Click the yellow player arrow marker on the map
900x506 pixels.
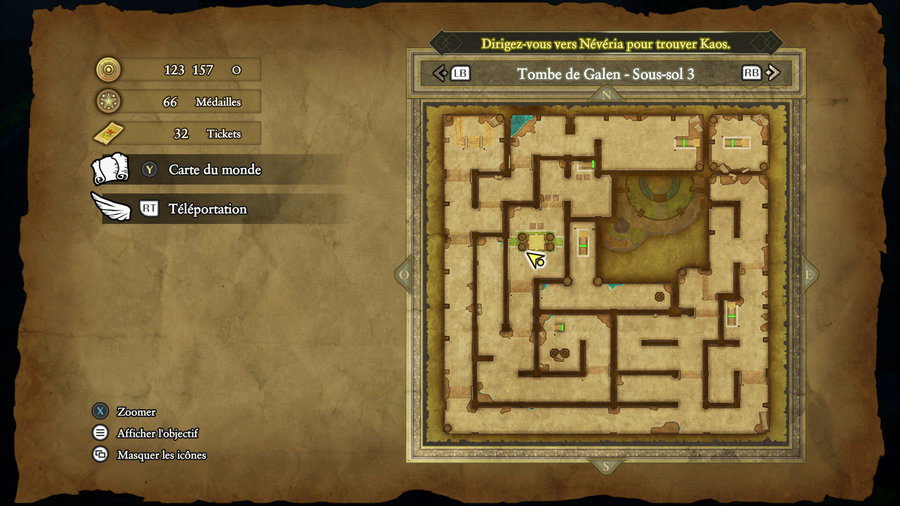pyautogui.click(x=536, y=260)
